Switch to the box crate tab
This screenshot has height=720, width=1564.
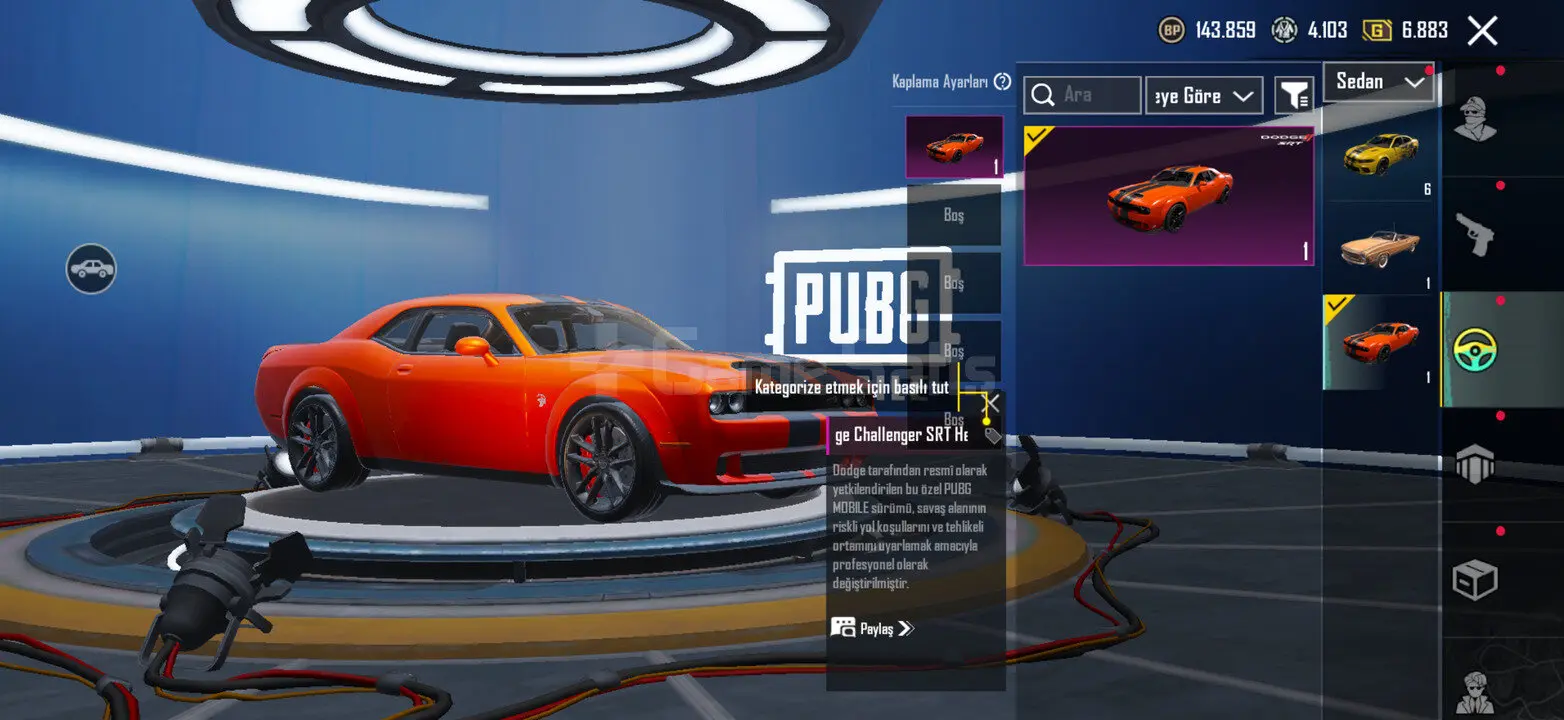1474,580
